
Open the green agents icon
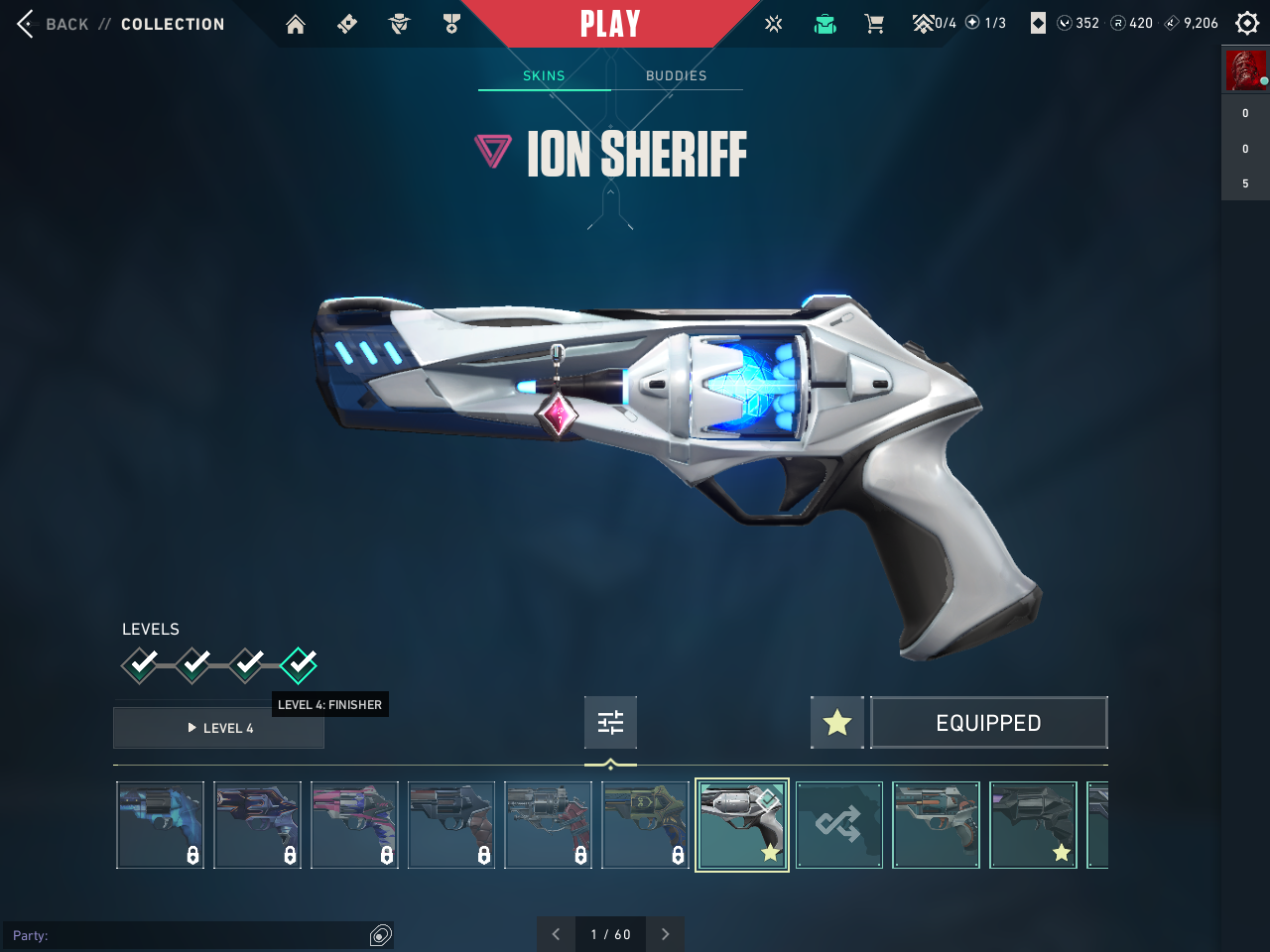(825, 24)
